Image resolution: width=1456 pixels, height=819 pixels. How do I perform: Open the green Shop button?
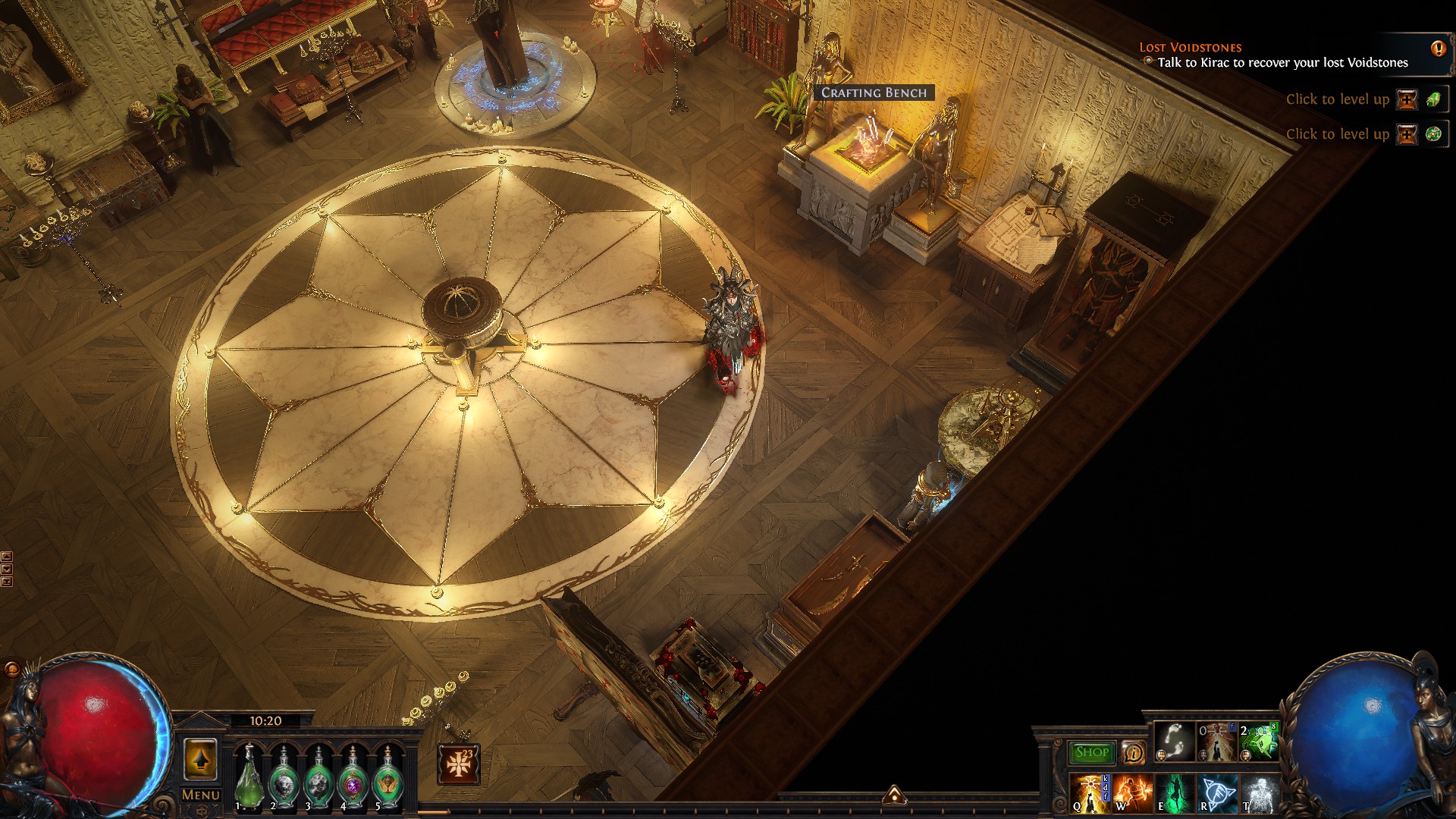pyautogui.click(x=1091, y=752)
